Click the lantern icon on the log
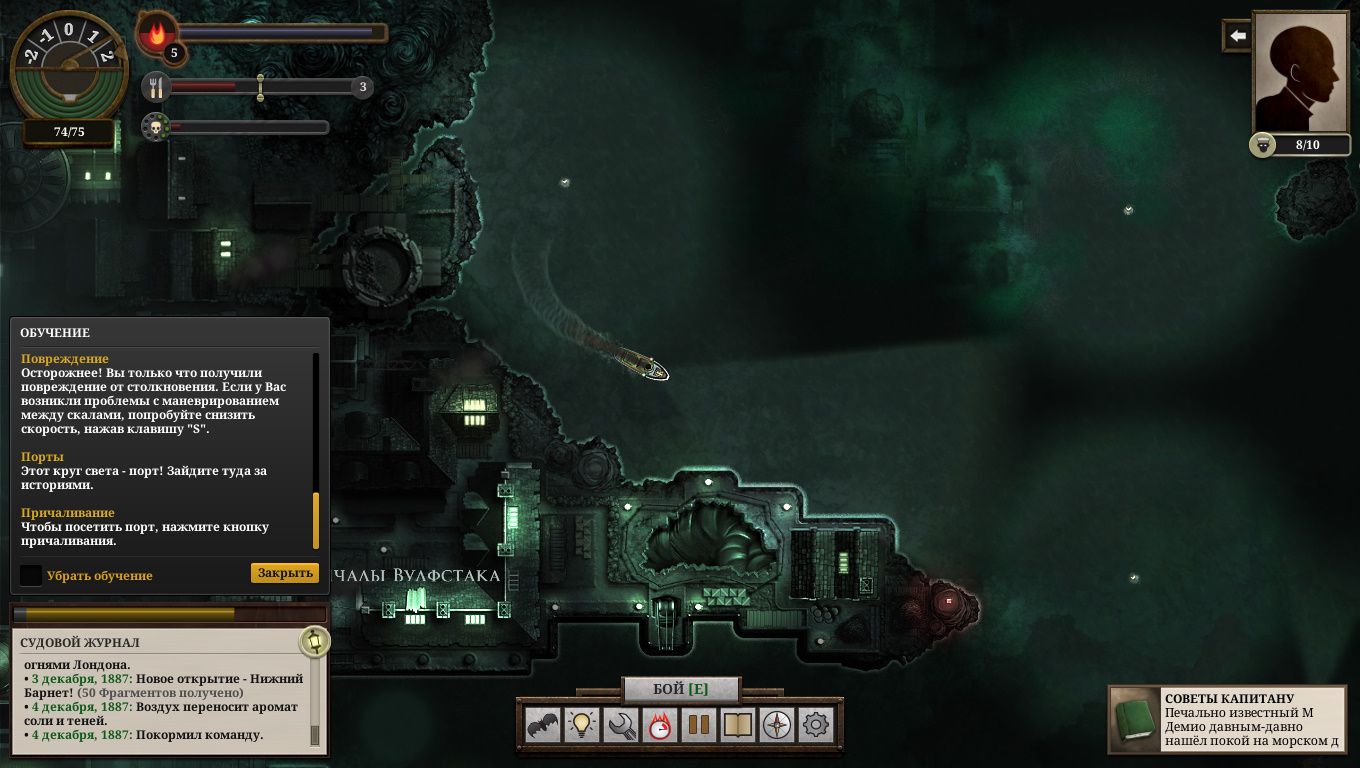The height and width of the screenshot is (768, 1360). (x=315, y=641)
